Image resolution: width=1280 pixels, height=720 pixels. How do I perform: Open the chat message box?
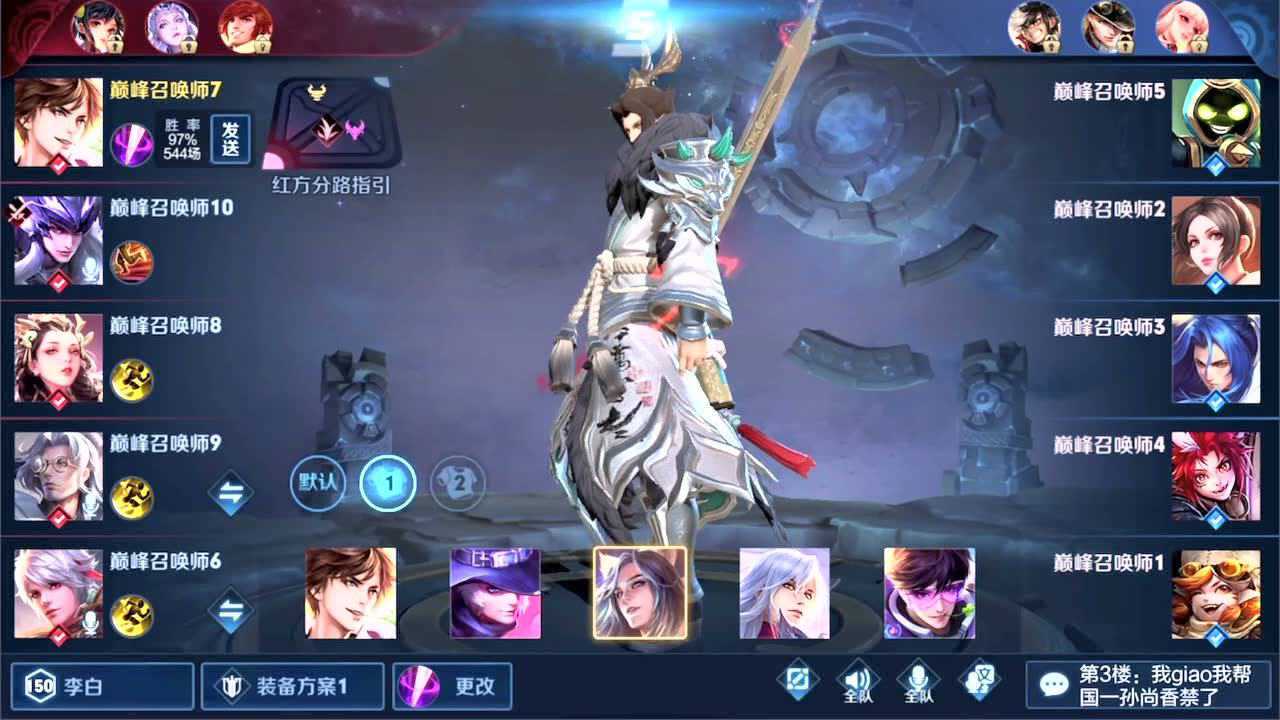(1147, 685)
